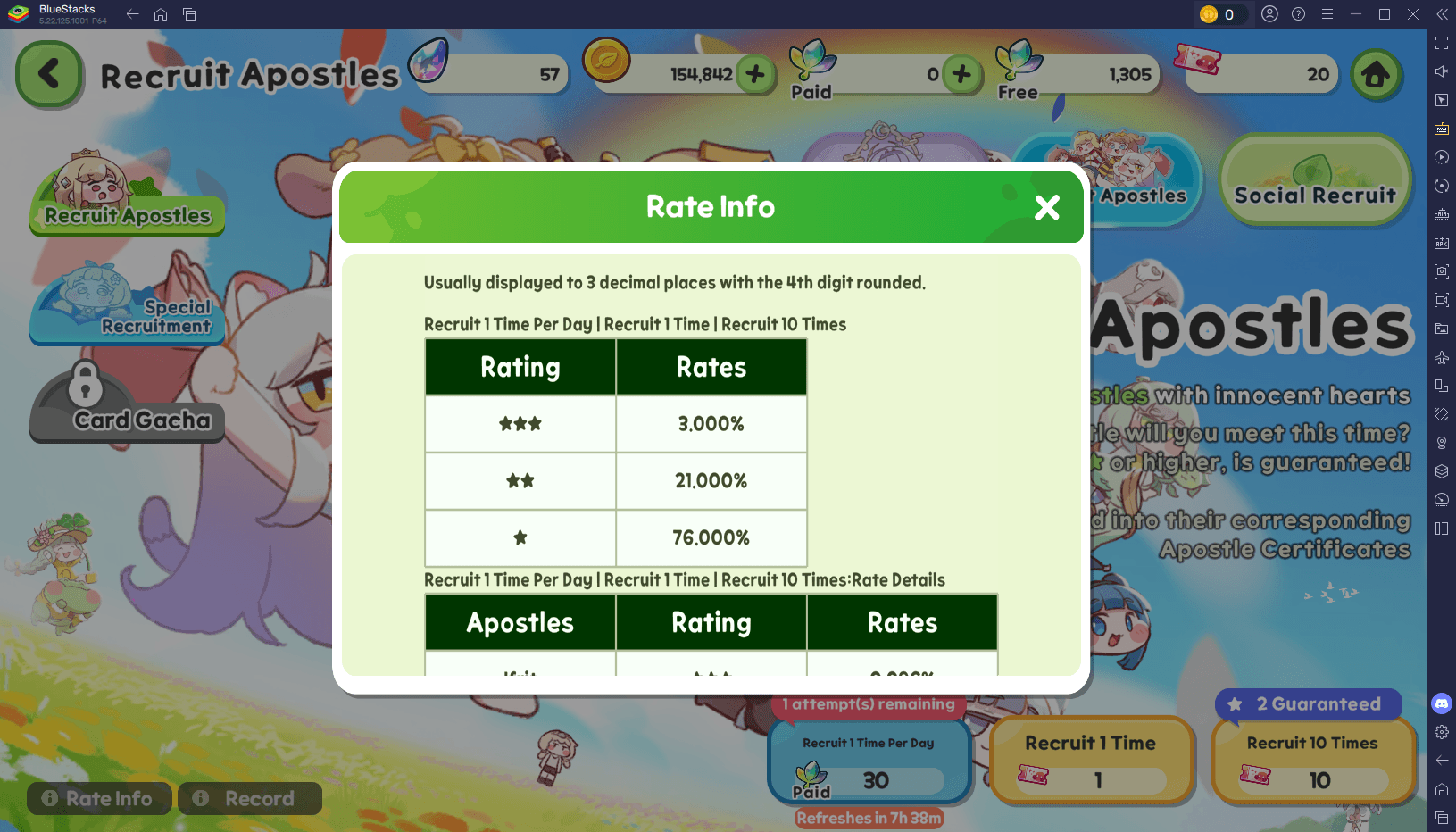Add gold coins with the plus button

click(755, 74)
